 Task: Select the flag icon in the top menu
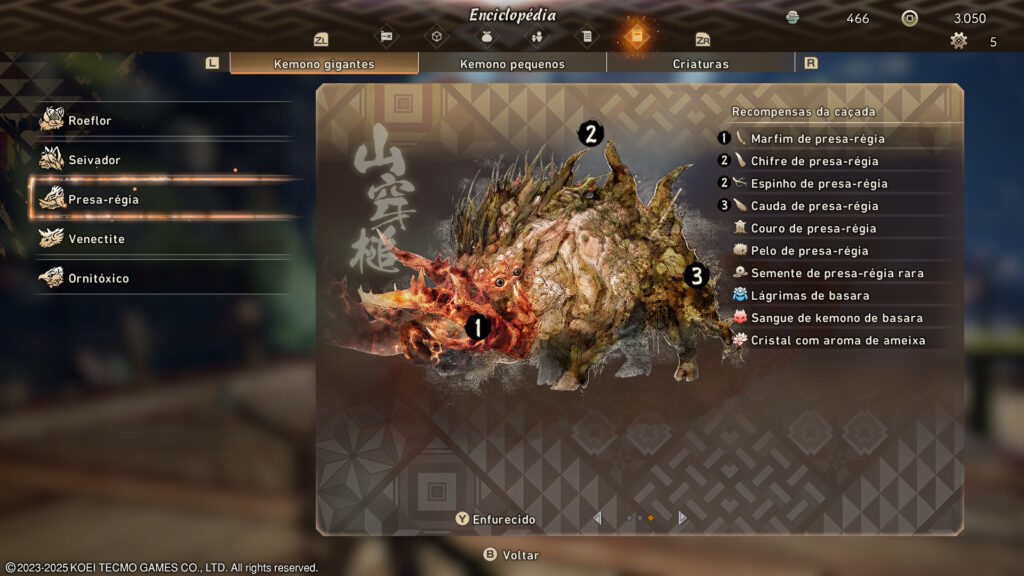[387, 37]
